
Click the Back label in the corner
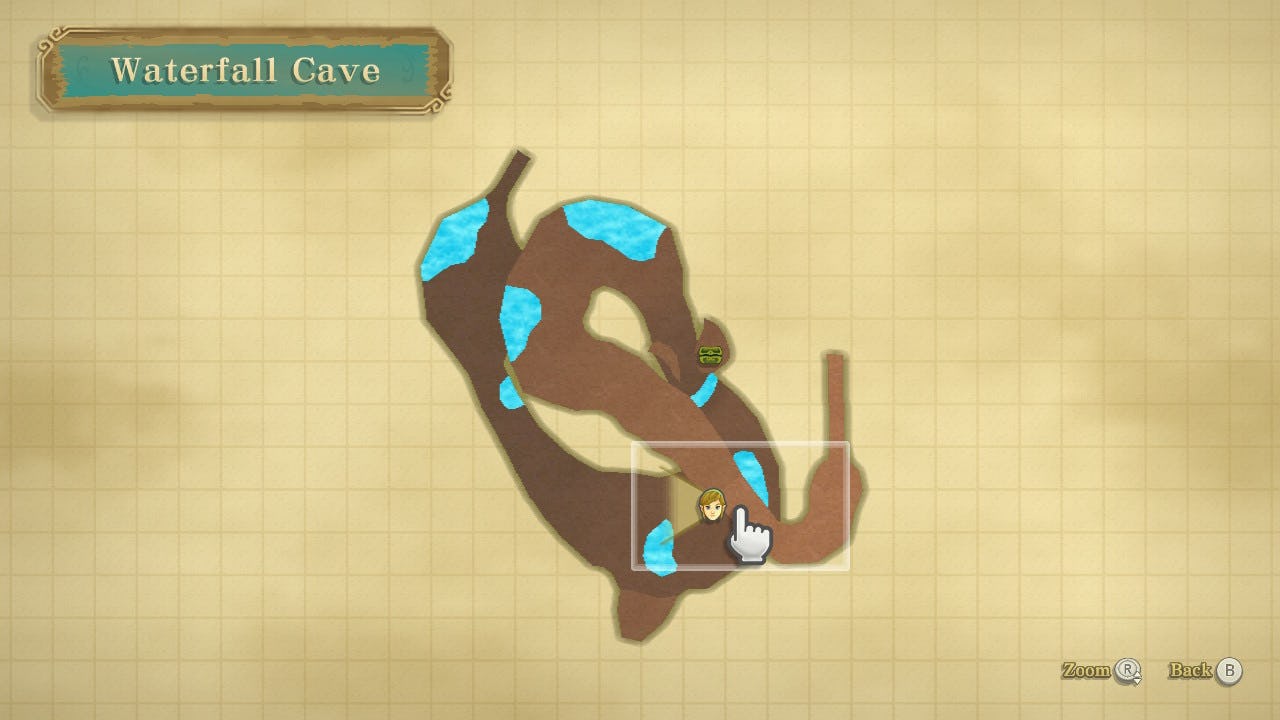[1192, 671]
